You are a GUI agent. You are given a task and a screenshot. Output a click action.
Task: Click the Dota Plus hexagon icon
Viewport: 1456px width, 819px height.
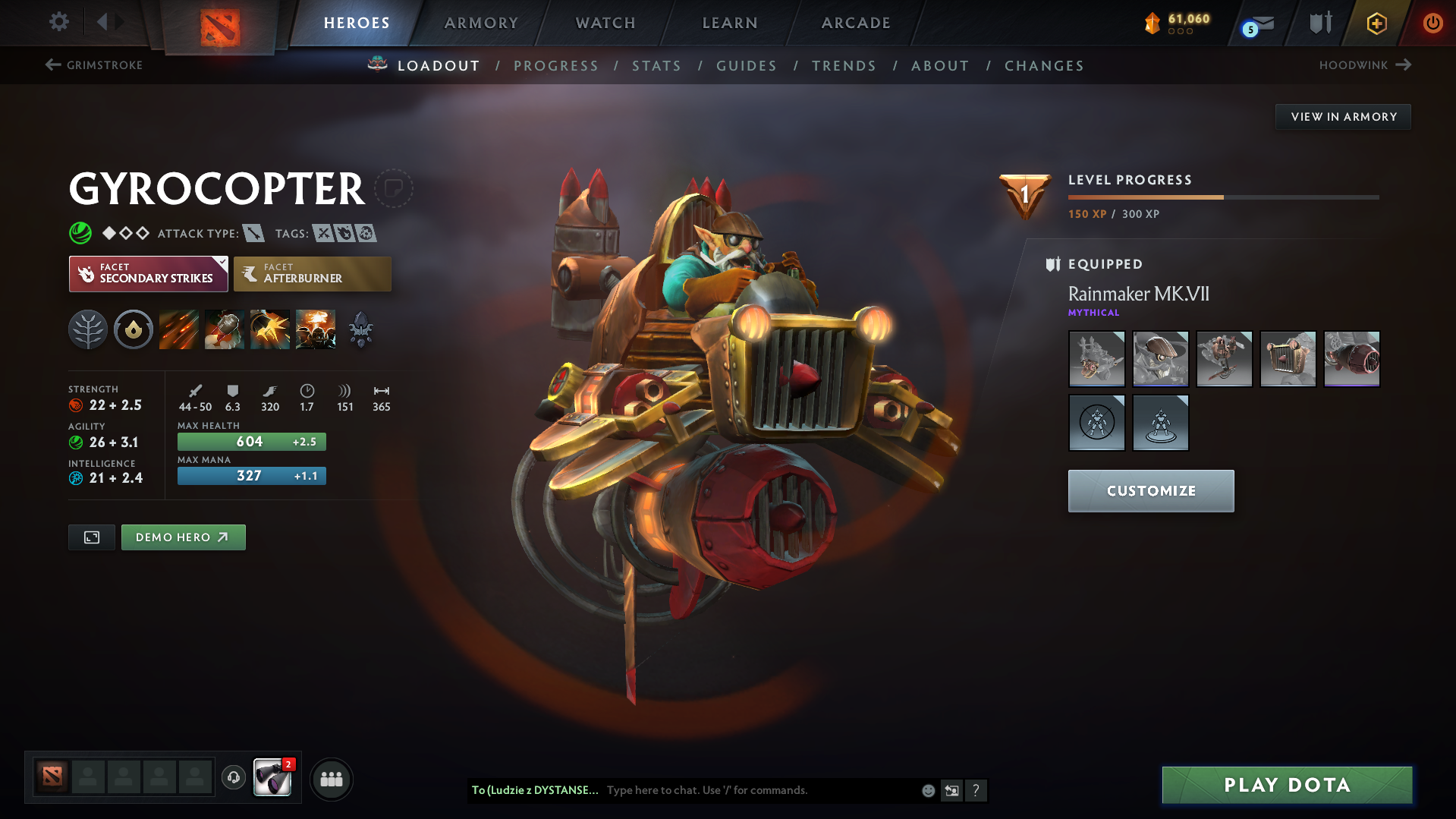pos(1376,23)
